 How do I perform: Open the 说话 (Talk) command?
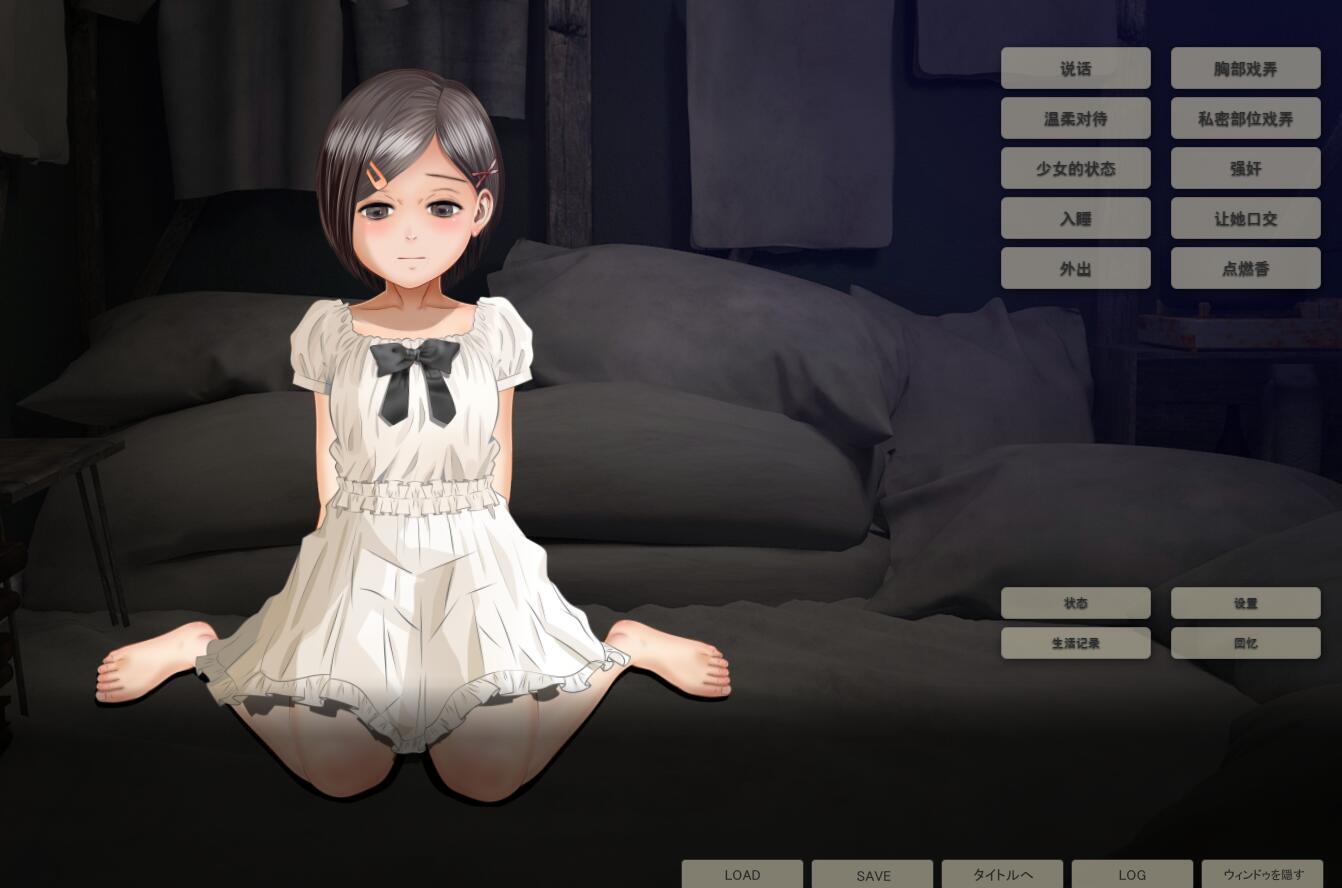[1076, 68]
